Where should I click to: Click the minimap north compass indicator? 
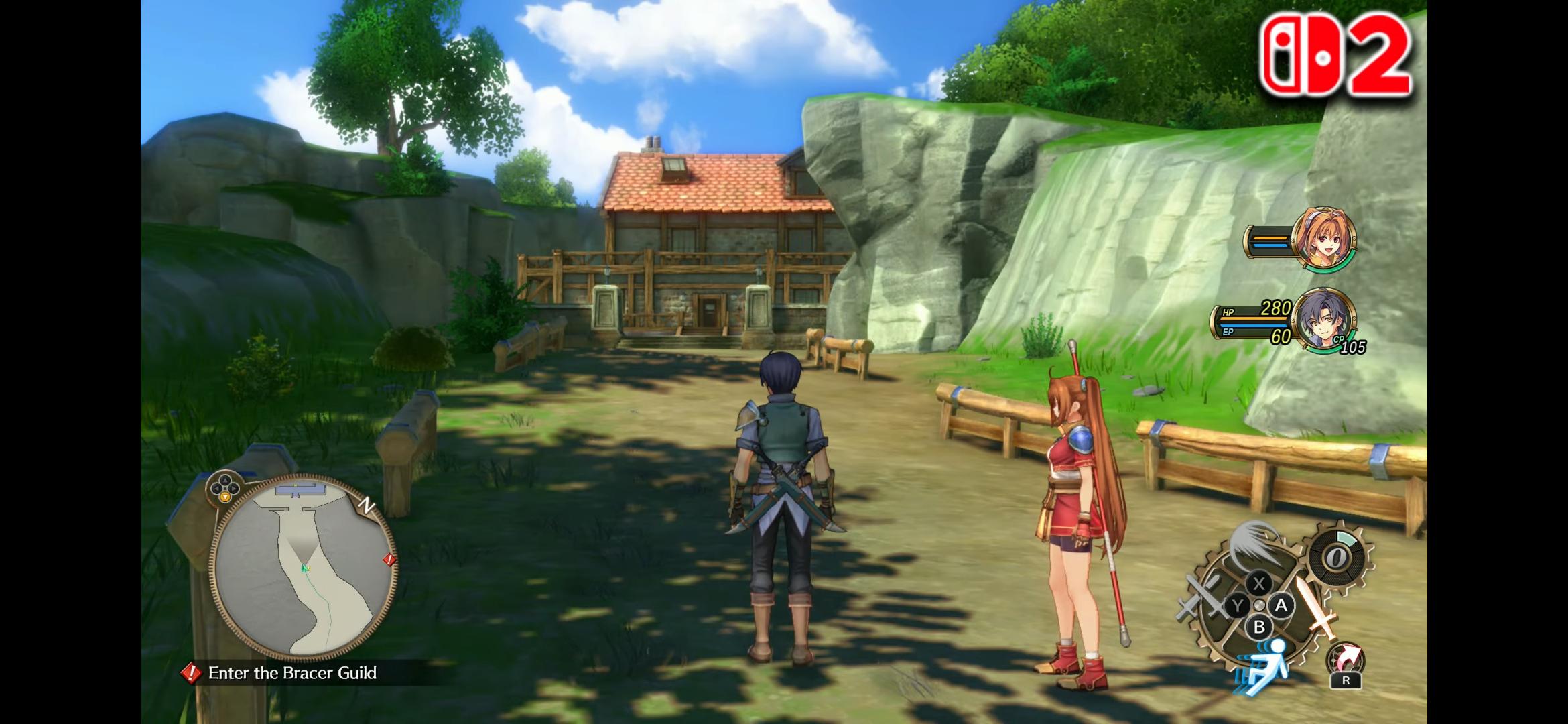pos(367,505)
